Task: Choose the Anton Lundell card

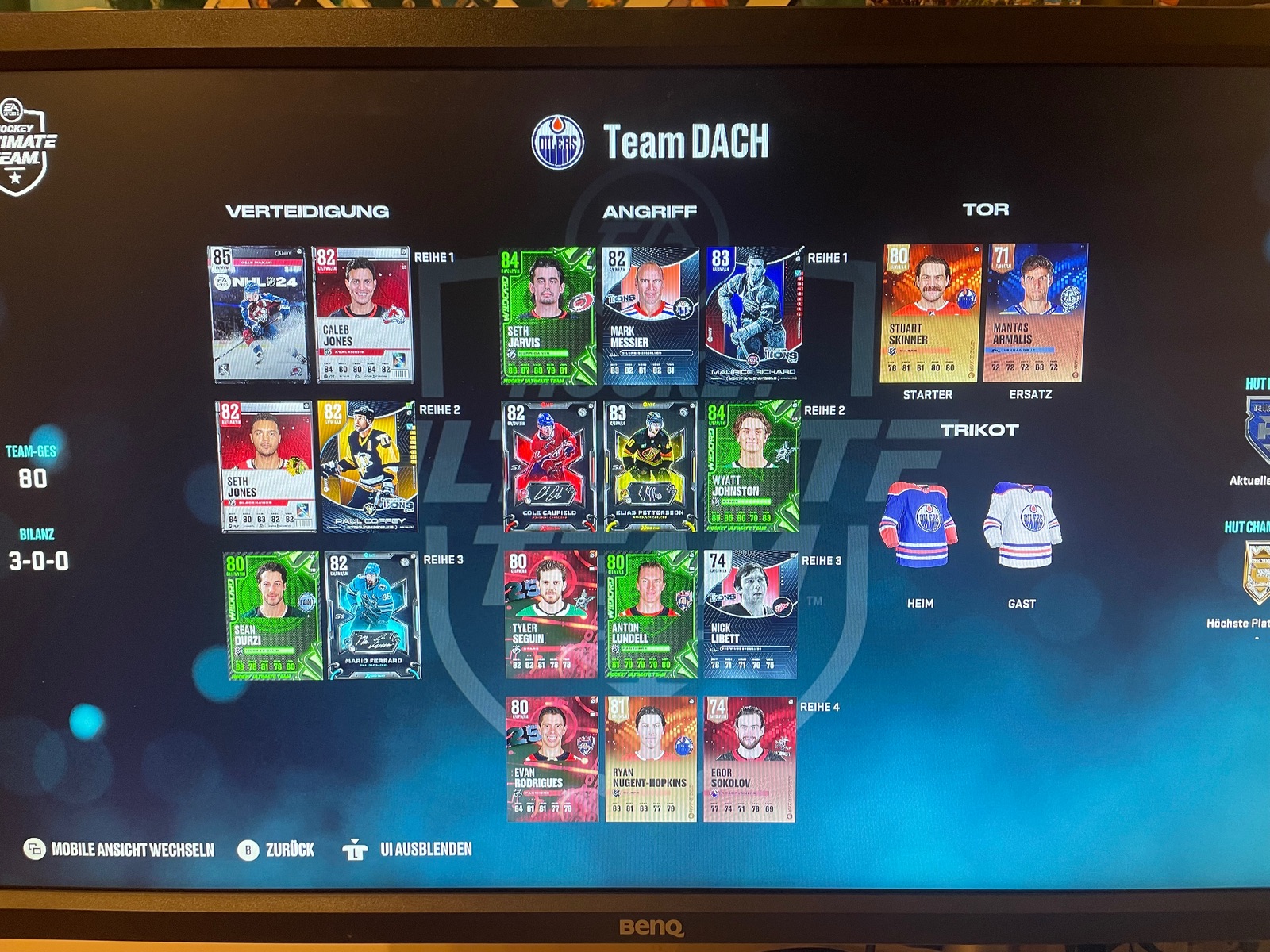Action: (x=651, y=615)
